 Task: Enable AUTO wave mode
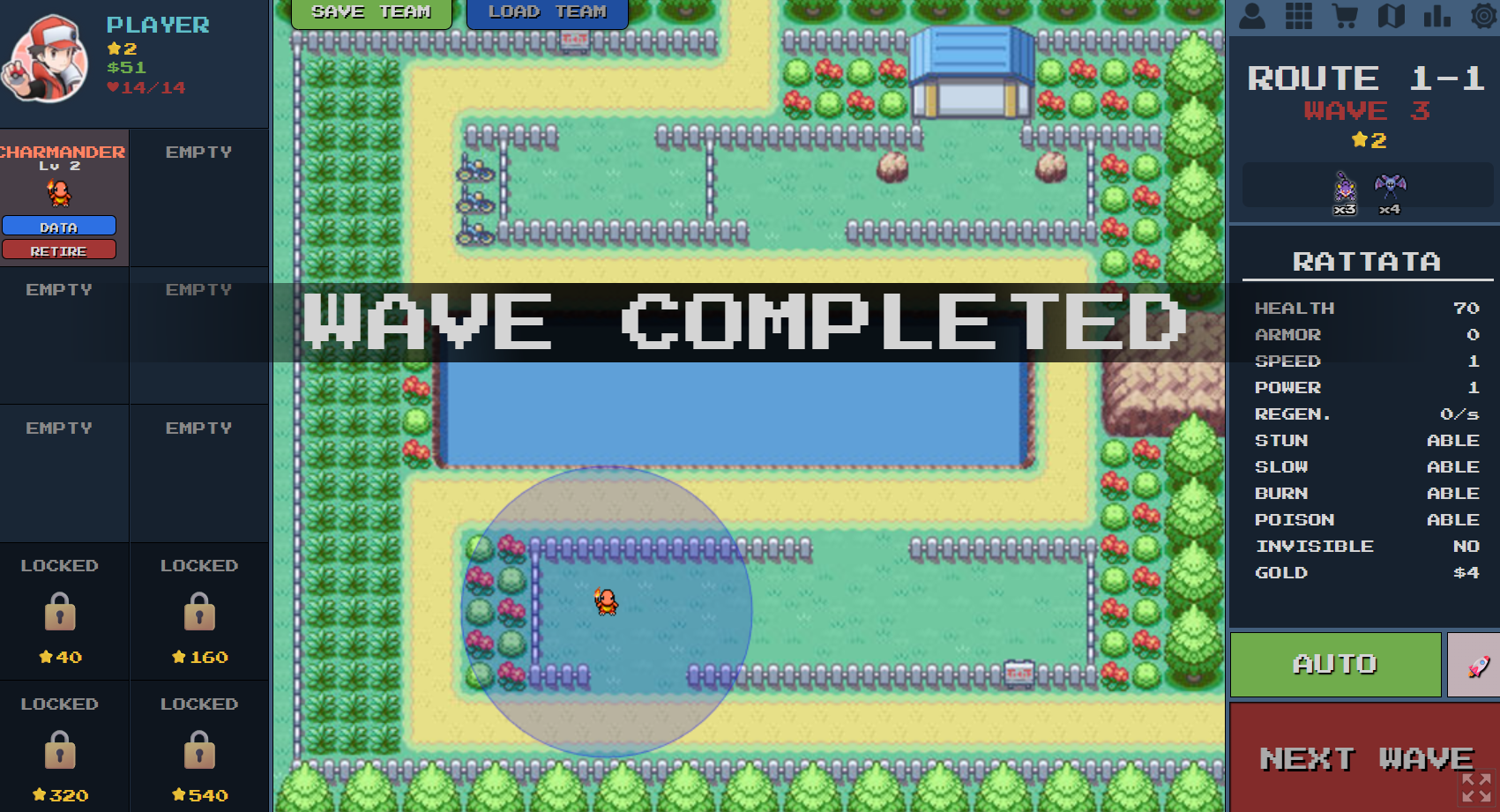click(x=1334, y=665)
